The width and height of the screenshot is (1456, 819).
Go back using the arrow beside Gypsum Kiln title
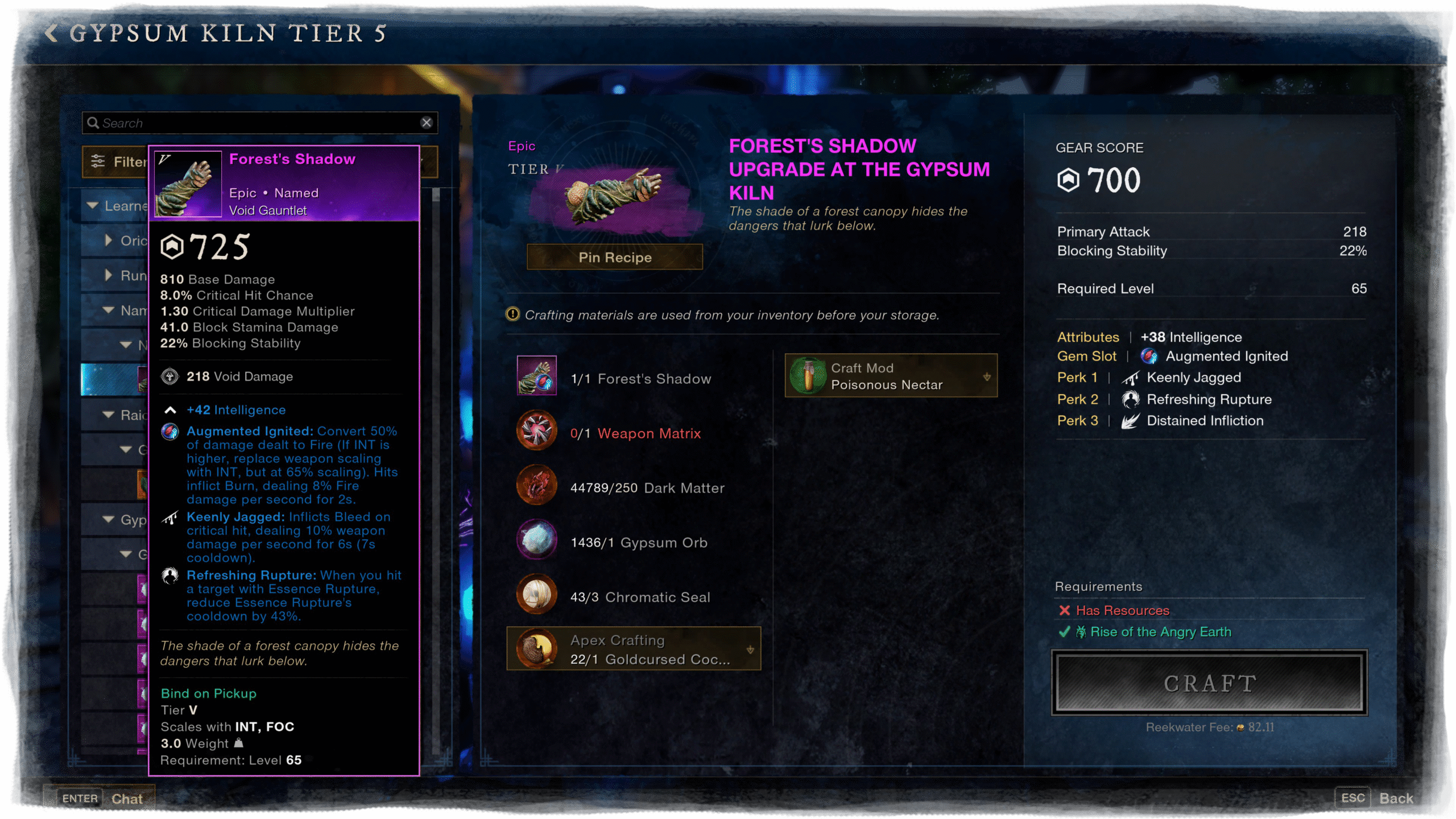(51, 33)
